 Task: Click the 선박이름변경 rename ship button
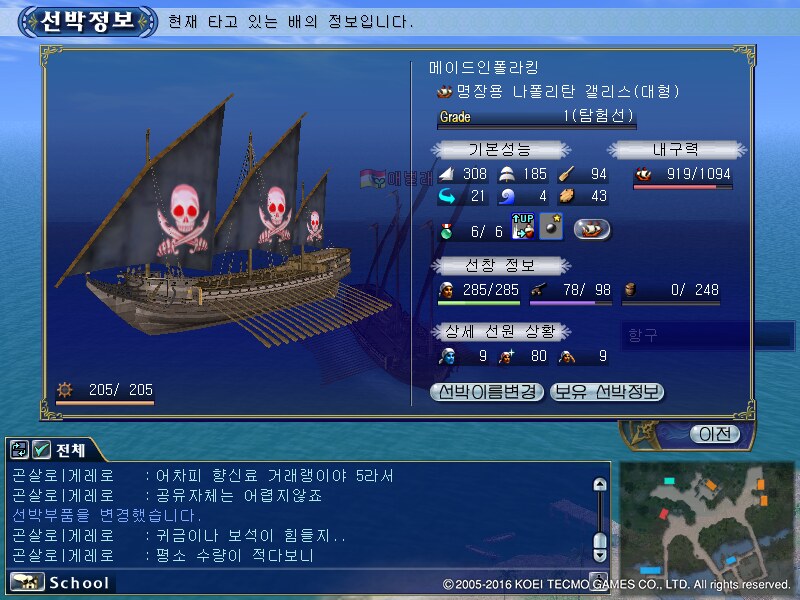tap(488, 392)
